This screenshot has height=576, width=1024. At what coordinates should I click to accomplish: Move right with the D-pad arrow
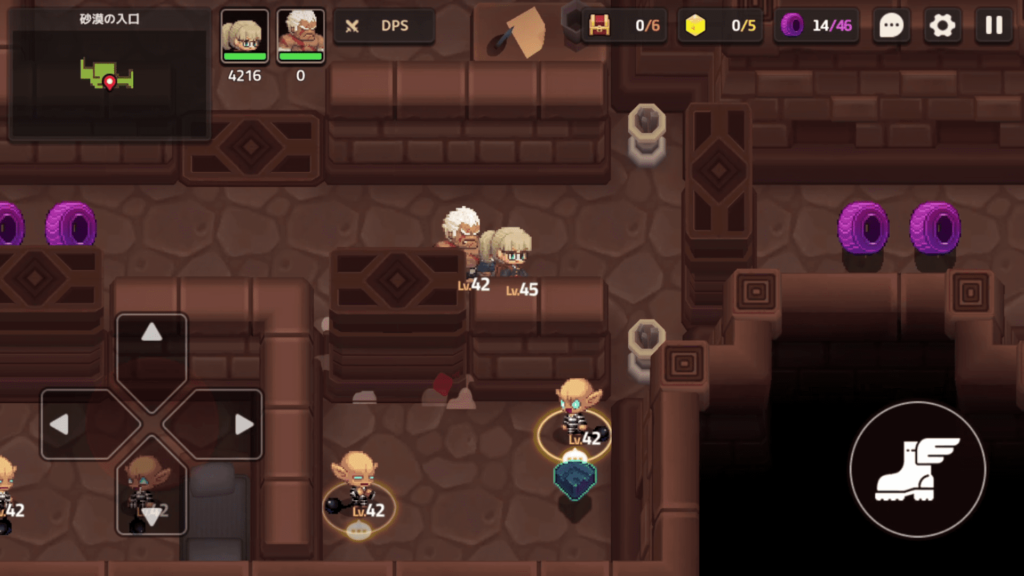242,424
